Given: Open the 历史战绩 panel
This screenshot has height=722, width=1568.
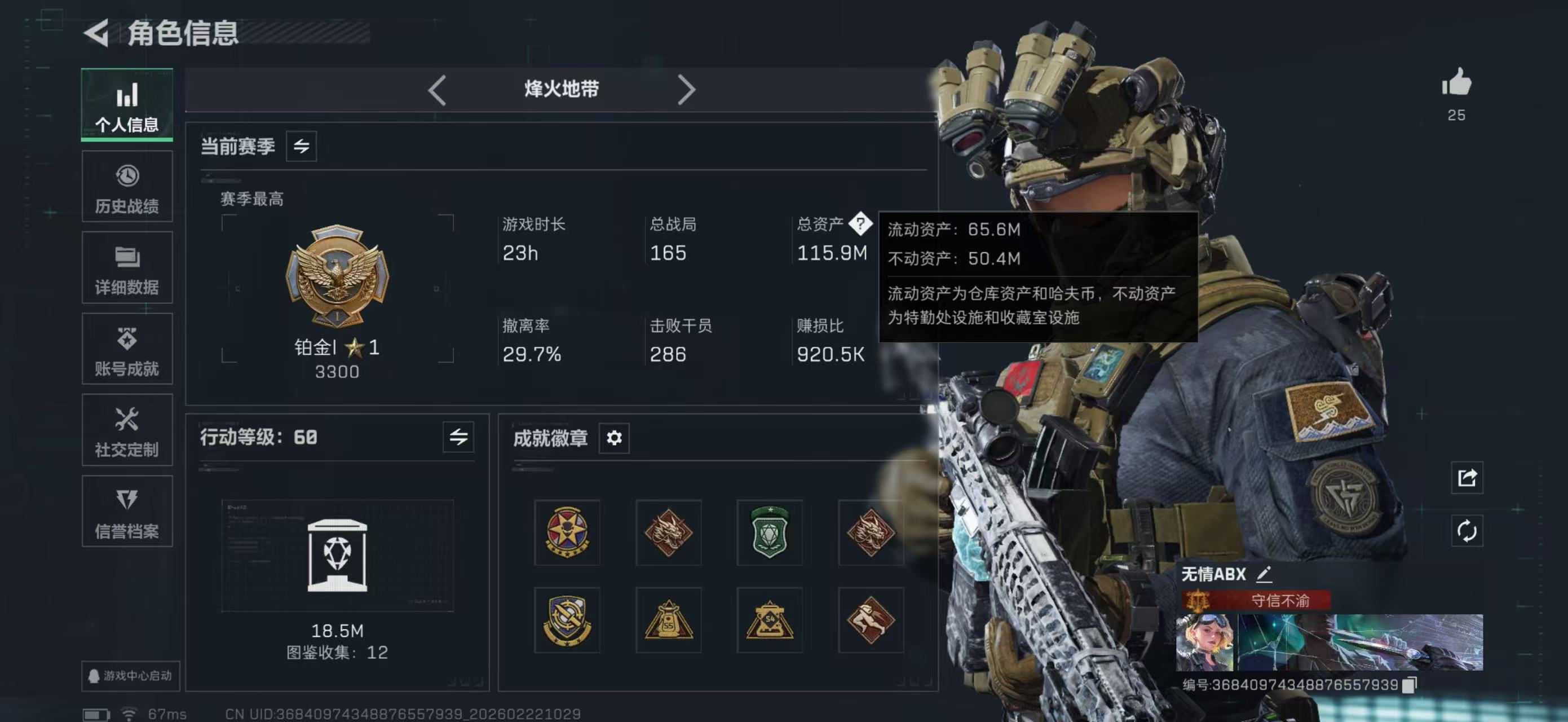Looking at the screenshot, I should click(x=127, y=186).
